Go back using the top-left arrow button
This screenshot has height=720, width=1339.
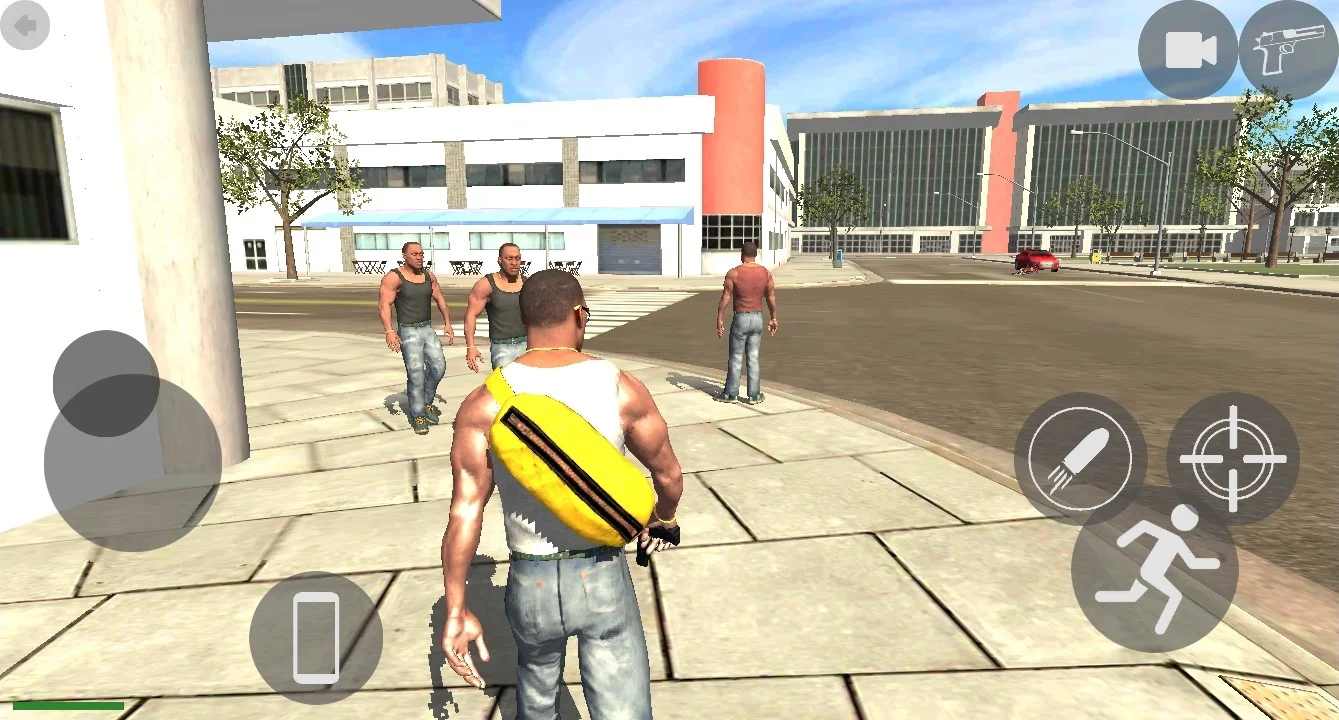(27, 27)
